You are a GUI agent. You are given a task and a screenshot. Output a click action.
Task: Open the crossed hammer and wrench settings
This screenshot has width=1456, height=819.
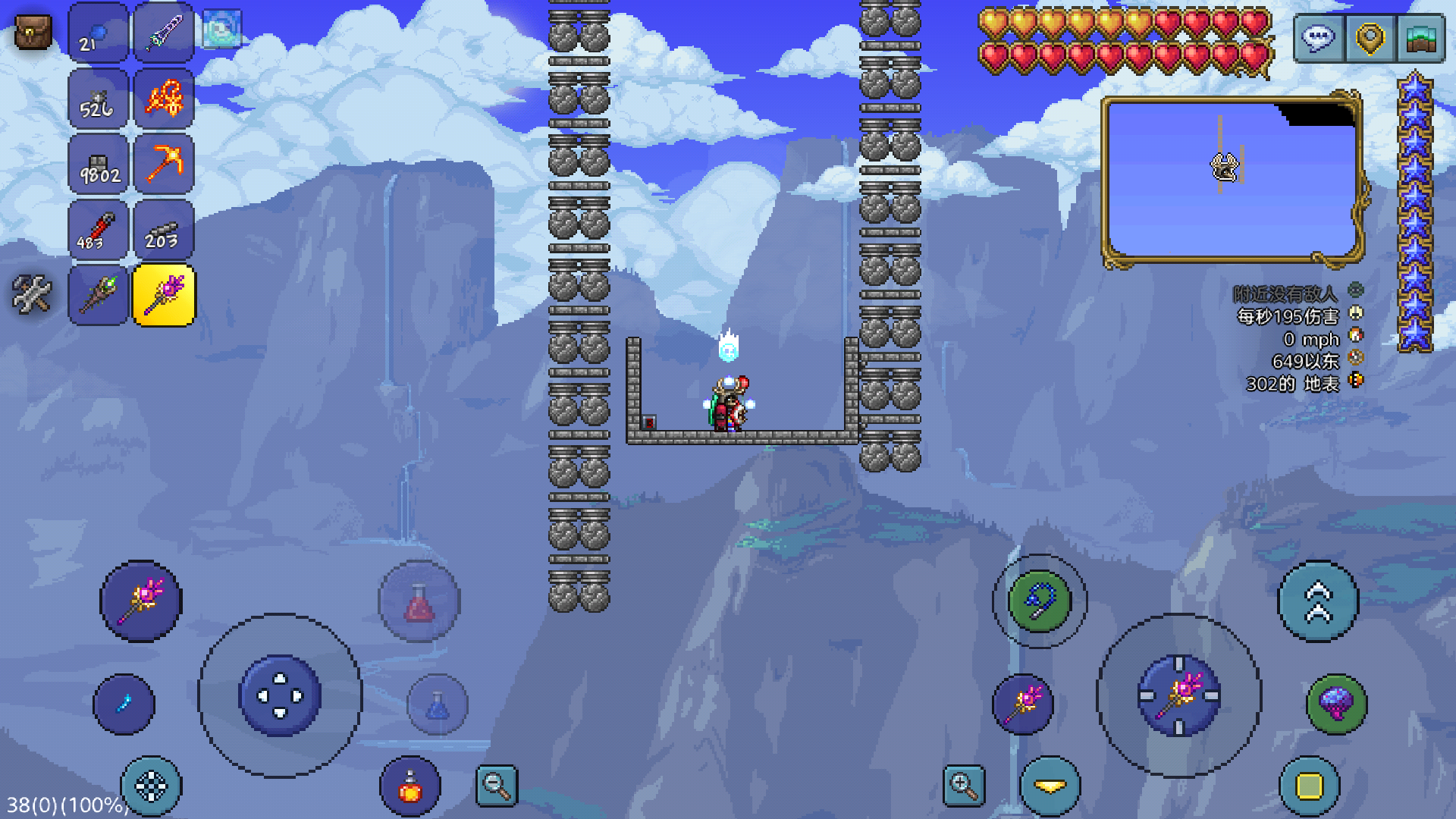(x=32, y=293)
